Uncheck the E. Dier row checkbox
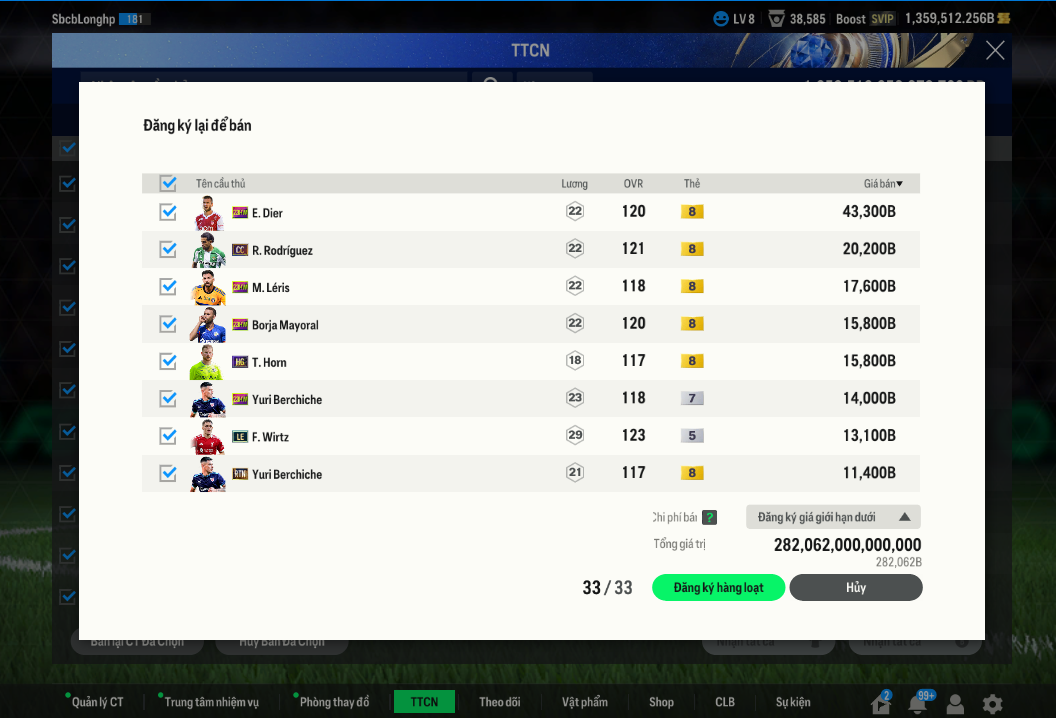 click(168, 212)
